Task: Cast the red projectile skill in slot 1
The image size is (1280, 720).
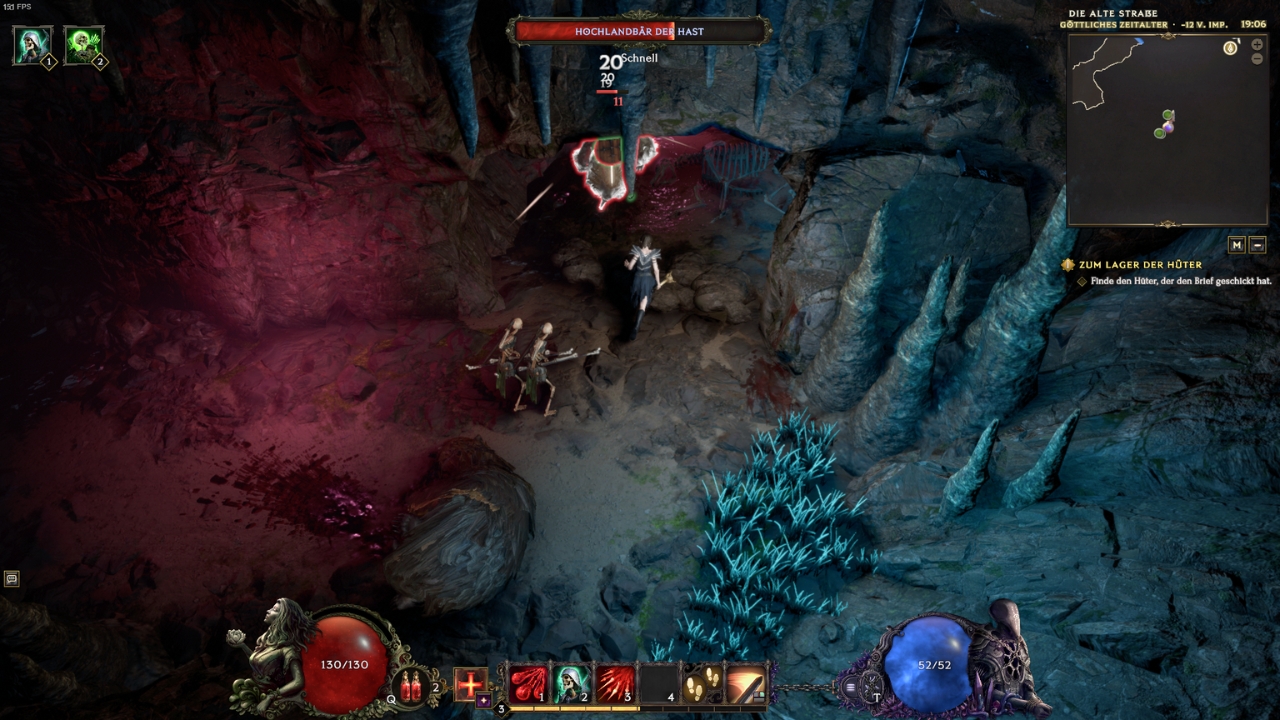Action: pyautogui.click(x=527, y=684)
